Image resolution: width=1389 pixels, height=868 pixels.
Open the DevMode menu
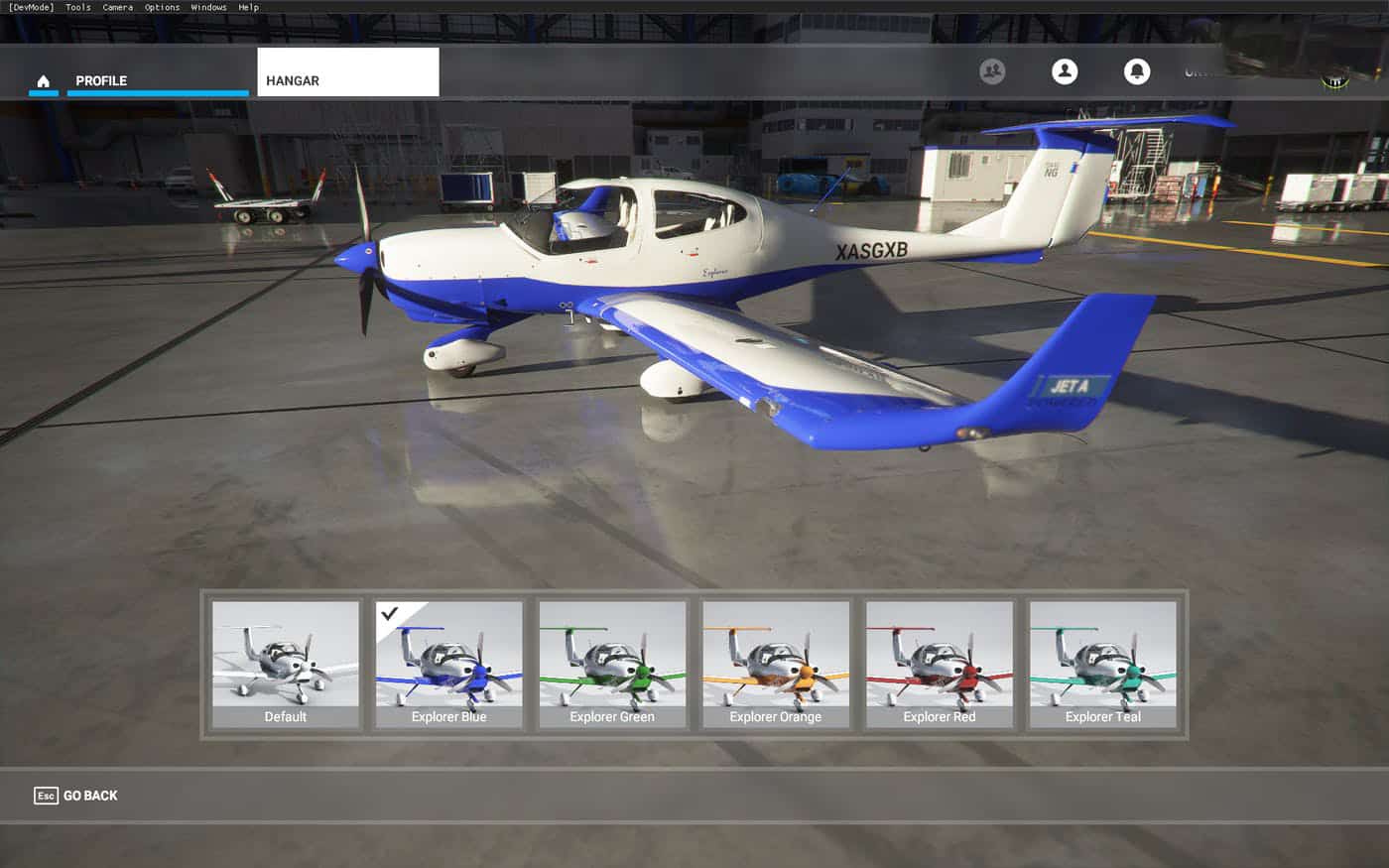click(31, 7)
